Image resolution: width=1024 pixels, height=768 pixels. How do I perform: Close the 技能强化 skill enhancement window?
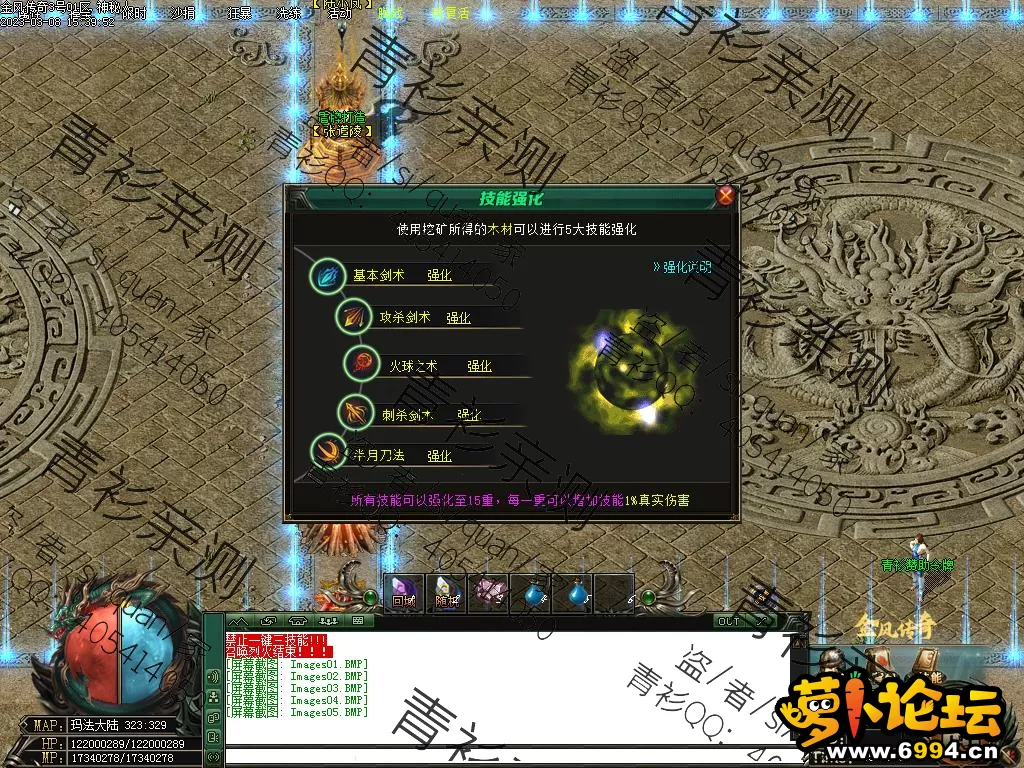coord(726,196)
